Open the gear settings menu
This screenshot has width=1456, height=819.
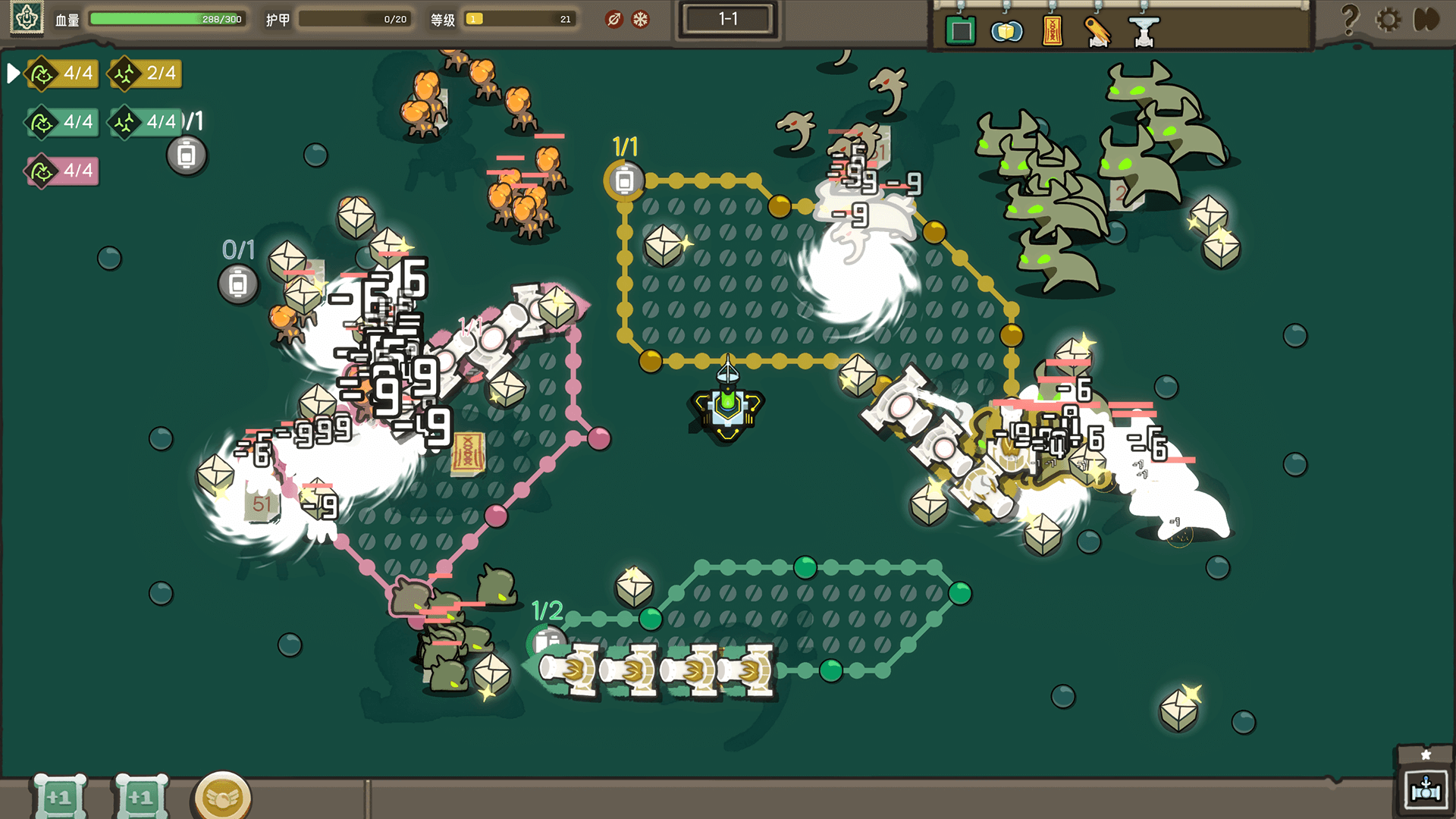(1389, 19)
